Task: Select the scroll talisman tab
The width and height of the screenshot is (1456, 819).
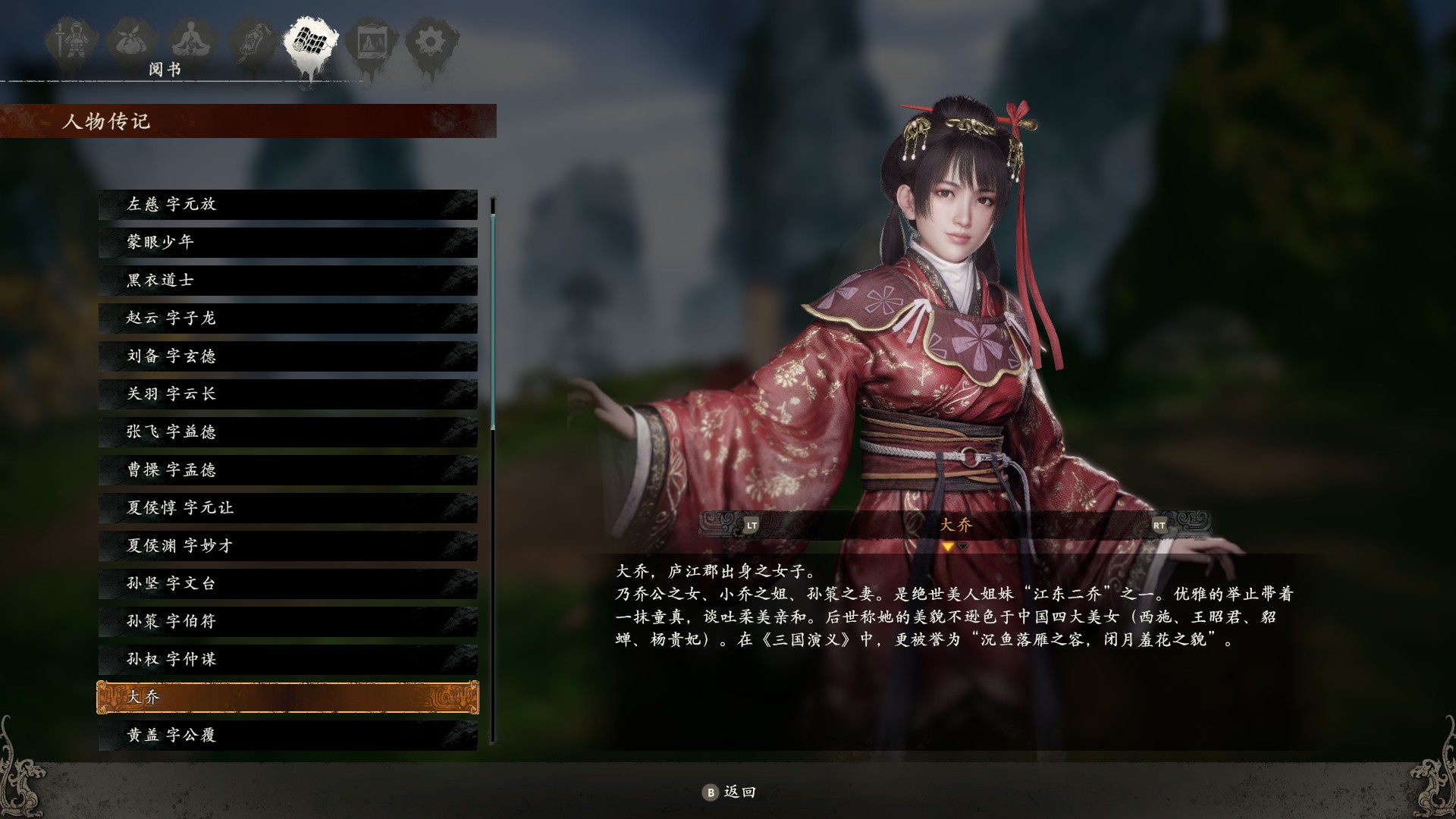Action: click(x=252, y=42)
